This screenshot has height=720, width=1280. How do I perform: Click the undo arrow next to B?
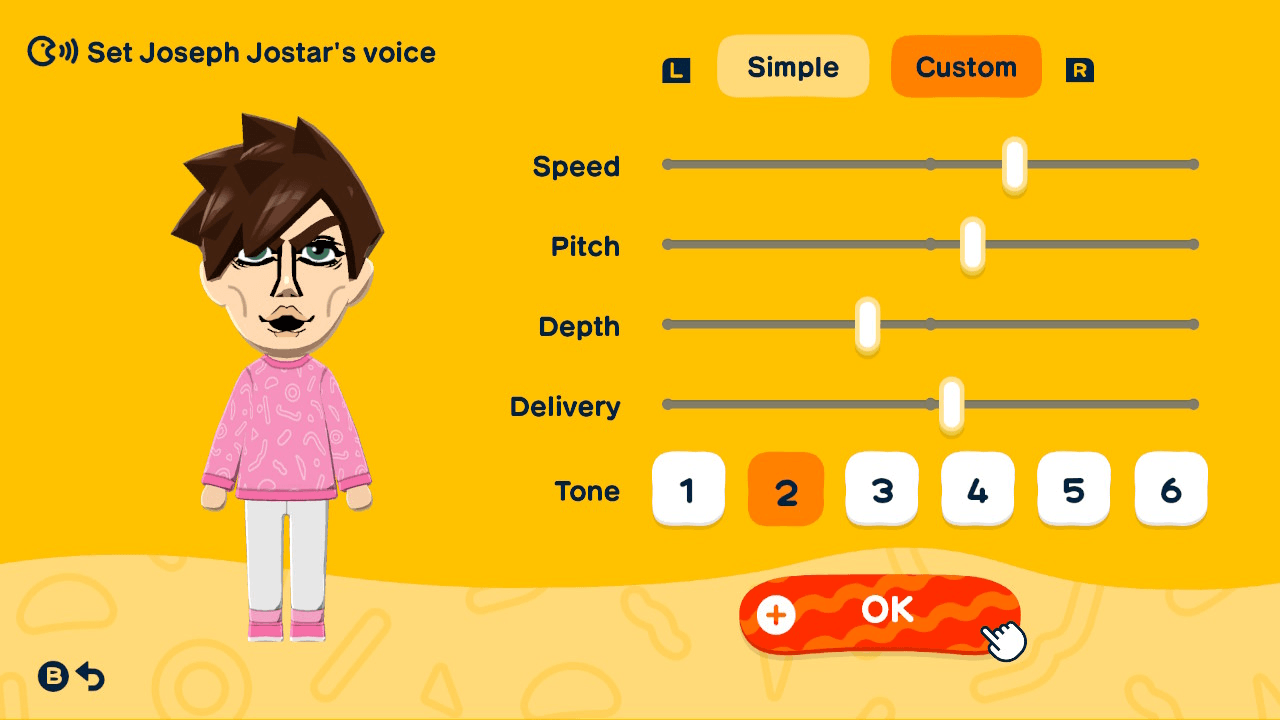[x=90, y=678]
